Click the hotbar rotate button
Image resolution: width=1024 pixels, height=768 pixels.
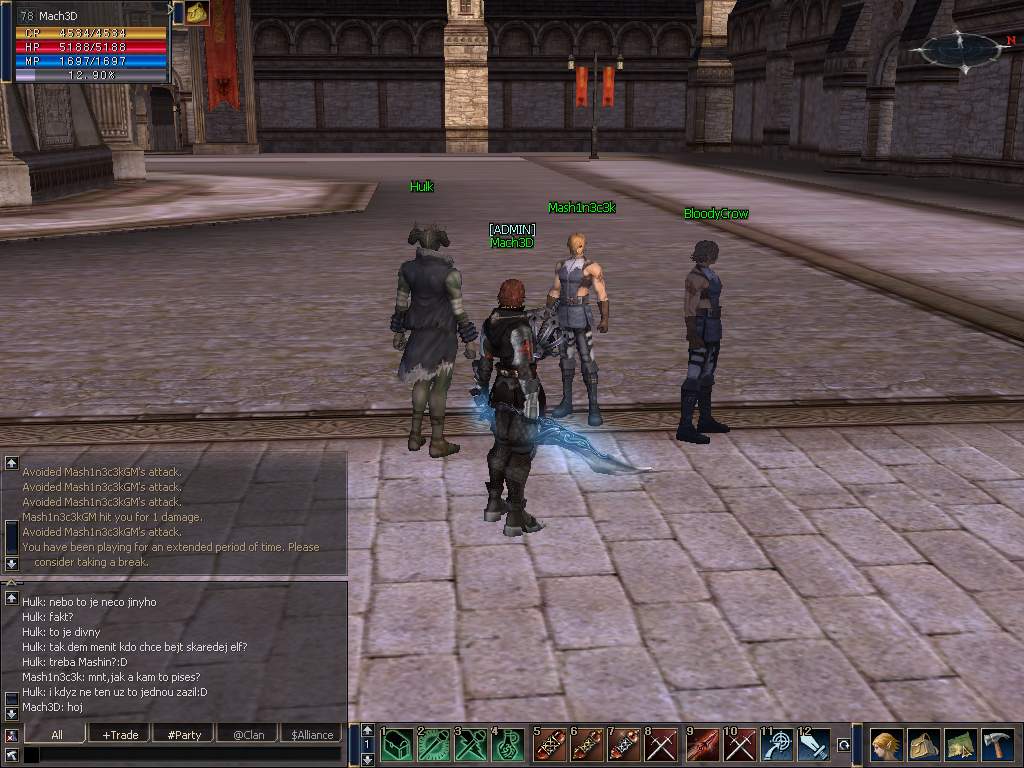coord(843,745)
